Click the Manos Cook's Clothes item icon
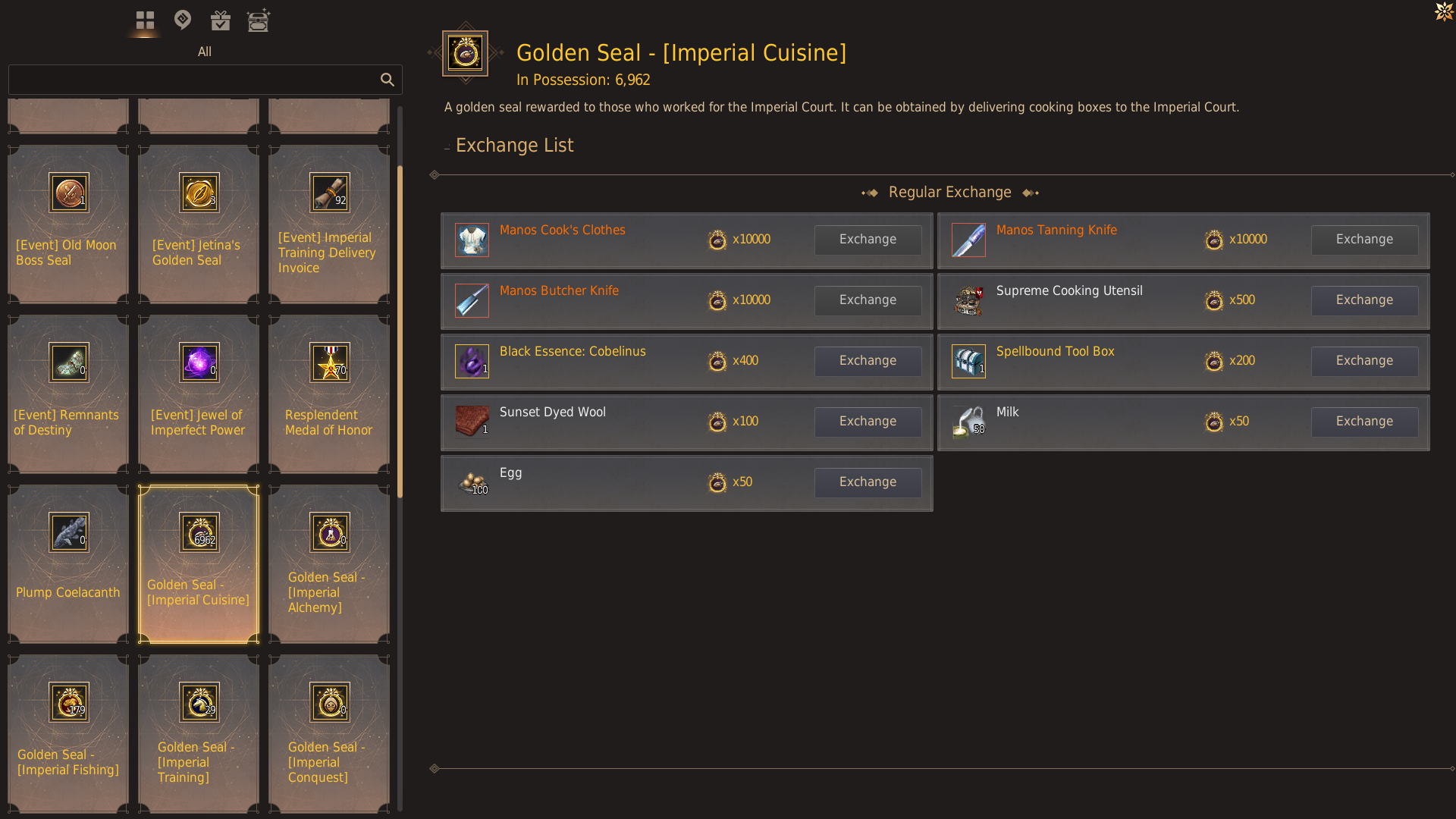The width and height of the screenshot is (1456, 819). click(472, 240)
